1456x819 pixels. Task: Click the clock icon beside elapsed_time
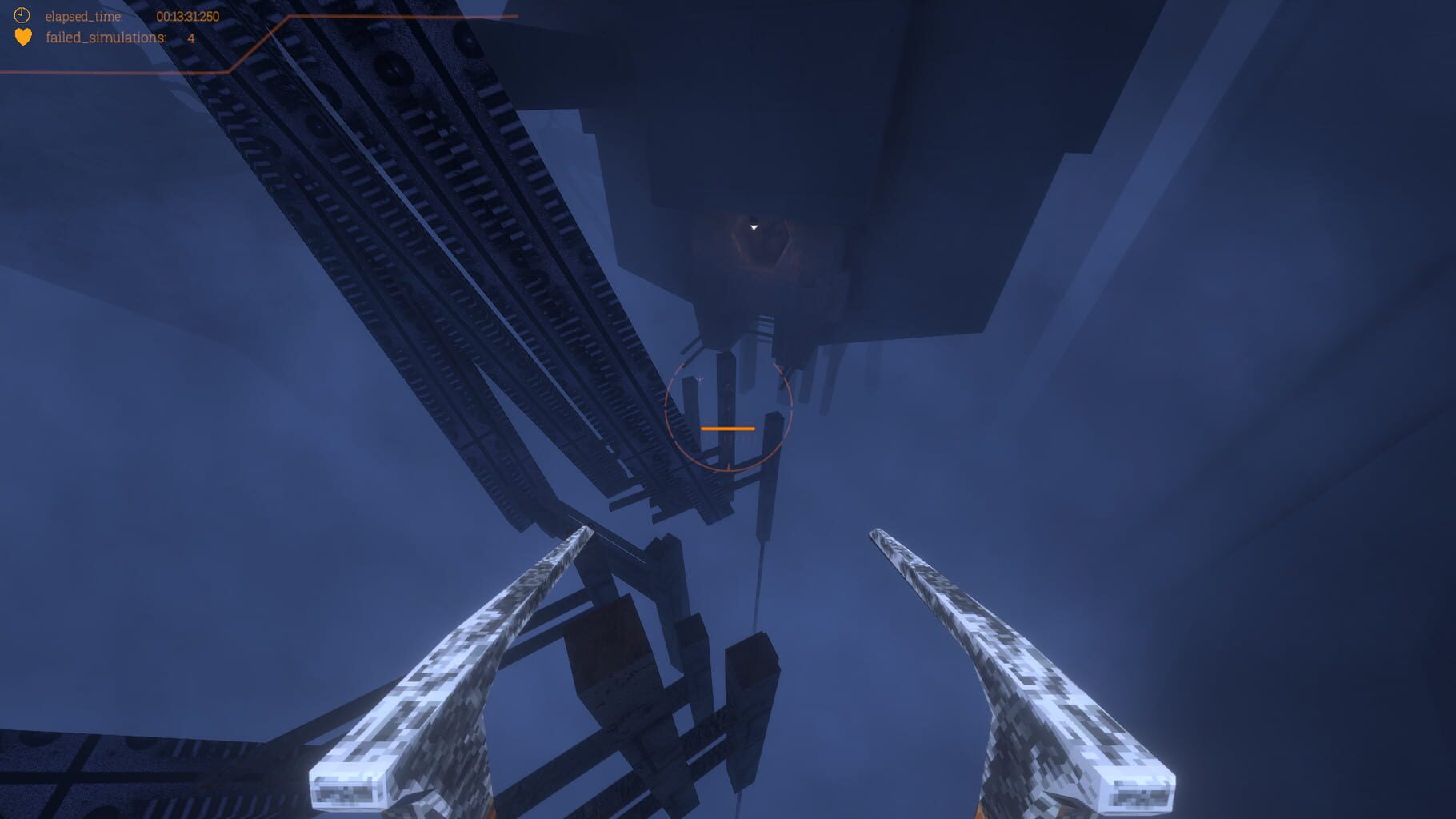coord(22,14)
